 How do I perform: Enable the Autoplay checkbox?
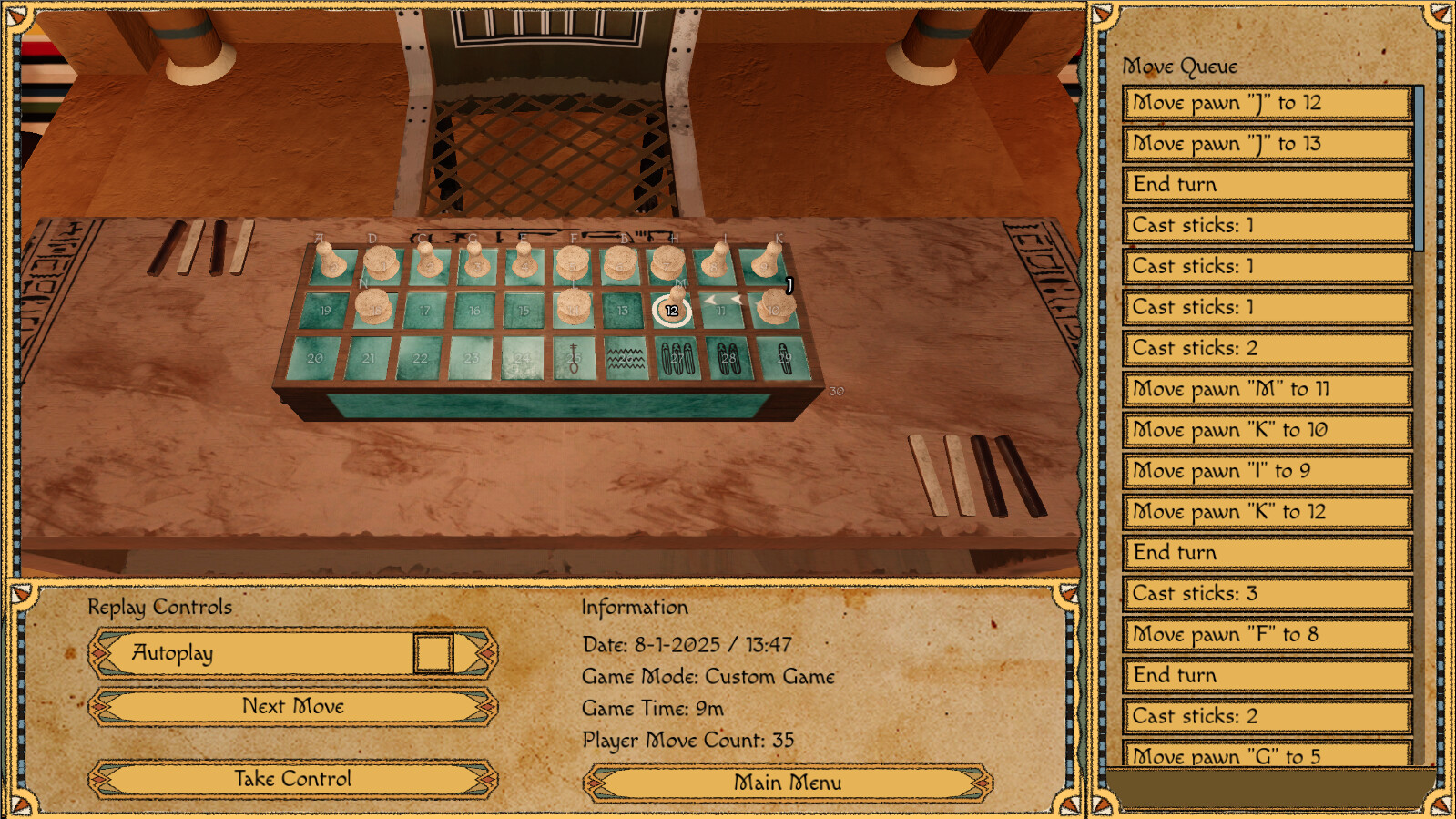pos(434,653)
